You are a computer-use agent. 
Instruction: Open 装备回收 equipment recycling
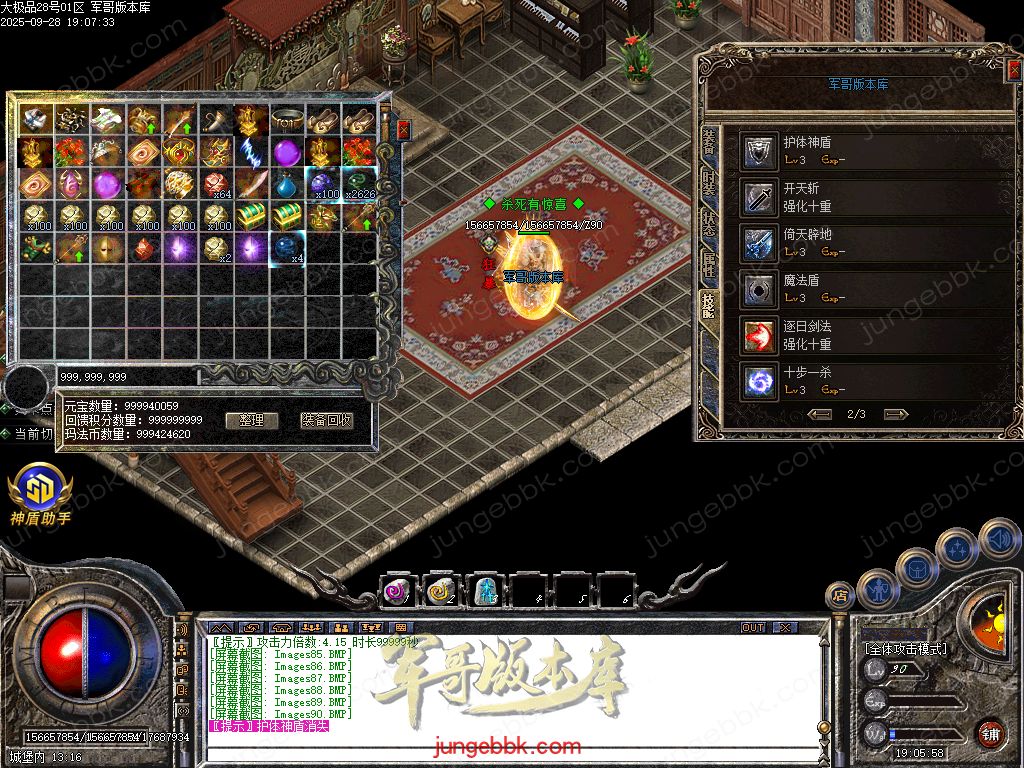click(327, 420)
